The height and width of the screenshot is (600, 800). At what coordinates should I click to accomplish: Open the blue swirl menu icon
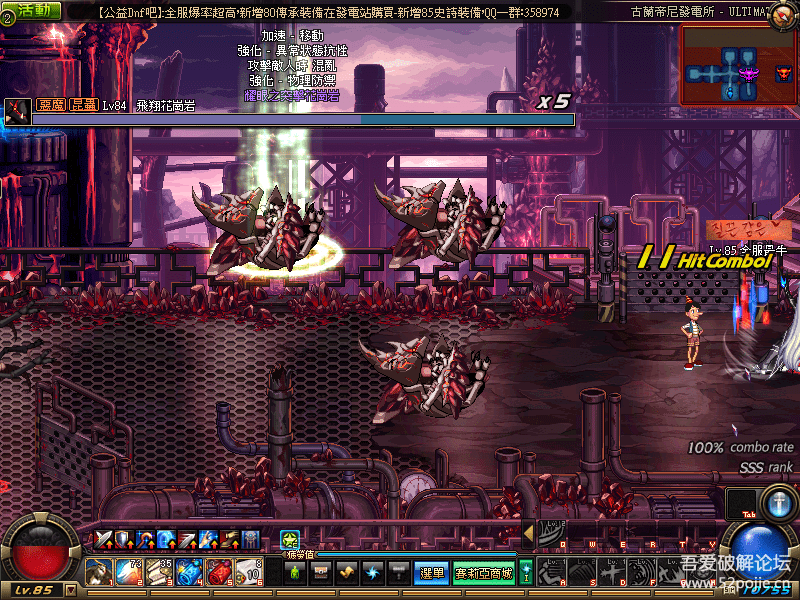[x=372, y=573]
